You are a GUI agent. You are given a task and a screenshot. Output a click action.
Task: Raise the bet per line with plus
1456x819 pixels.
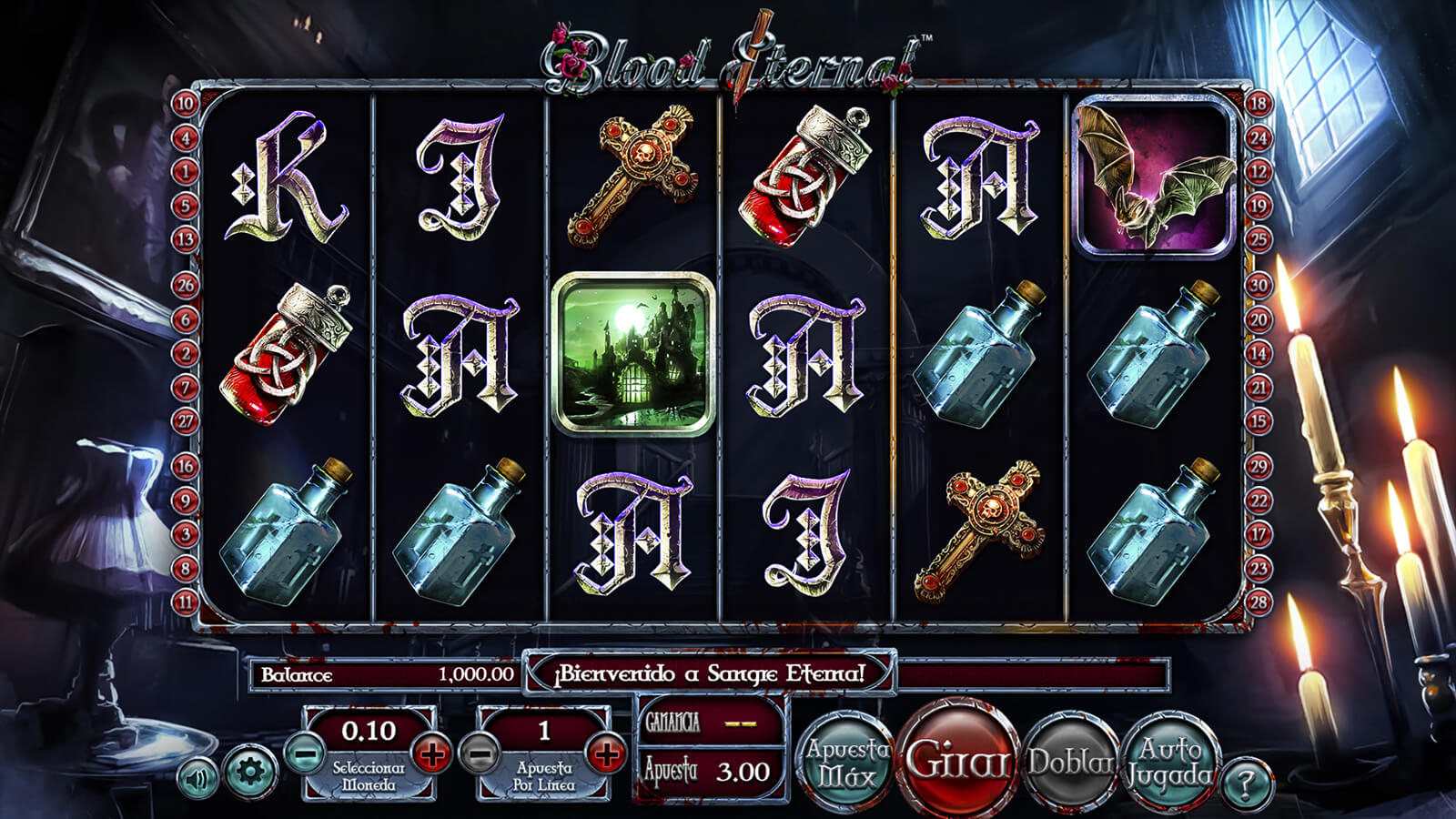click(x=606, y=754)
